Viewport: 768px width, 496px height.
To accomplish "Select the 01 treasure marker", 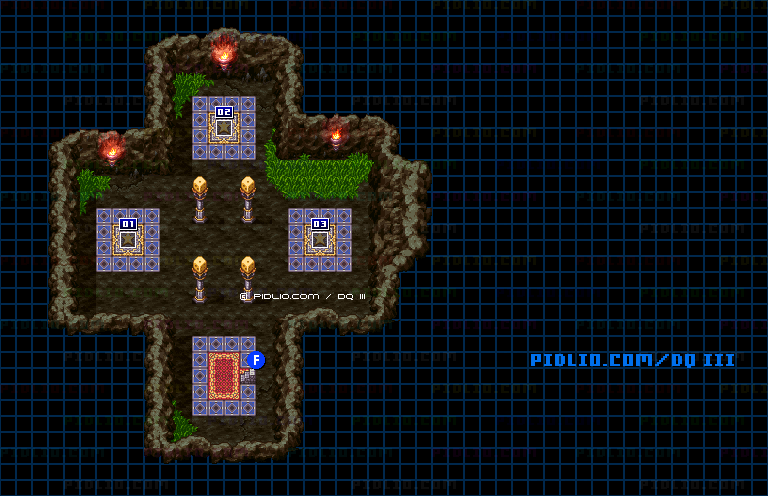I will click(128, 224).
